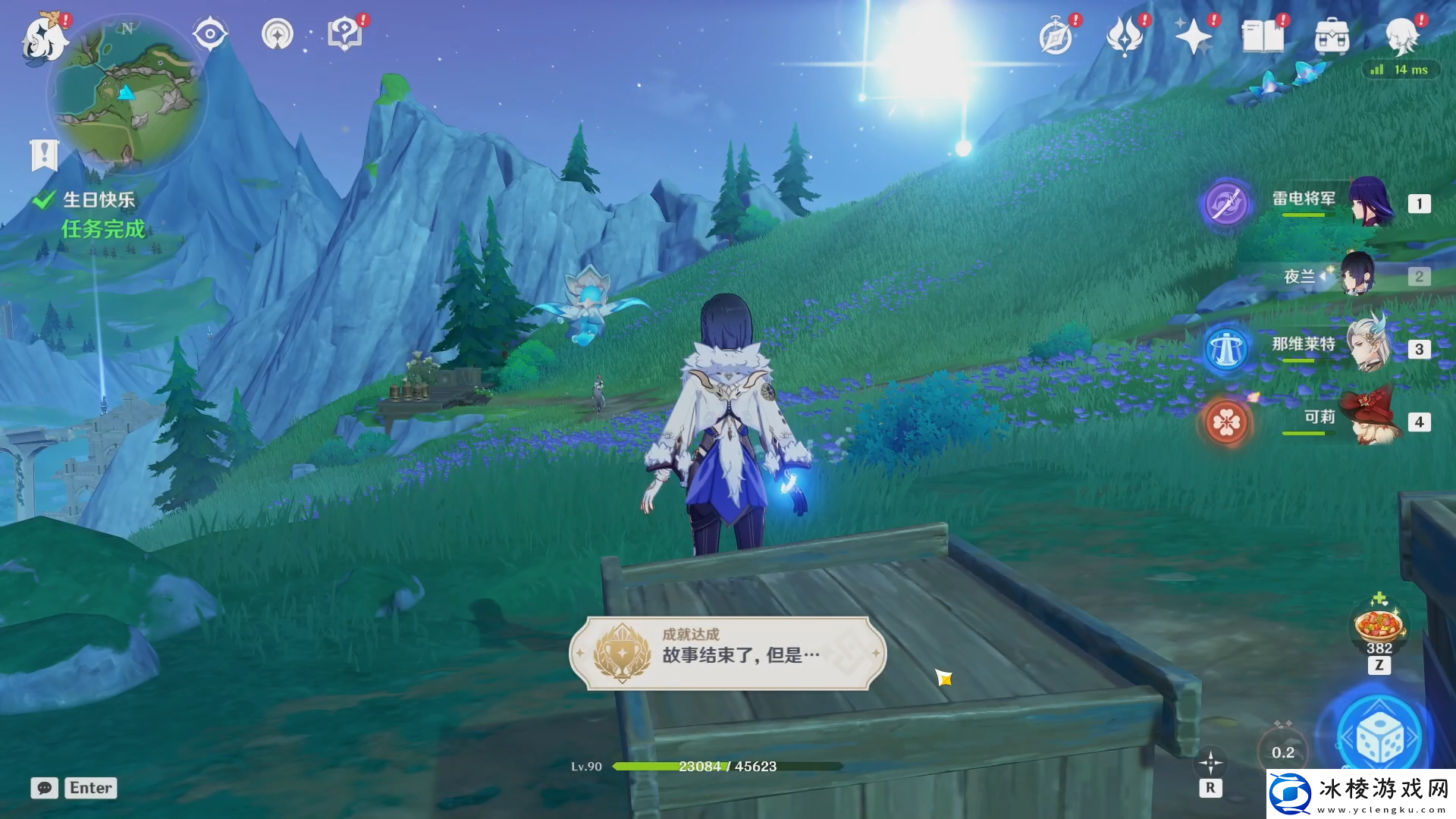Open the inventory backpack icon
This screenshot has width=1456, height=819.
click(x=1332, y=36)
